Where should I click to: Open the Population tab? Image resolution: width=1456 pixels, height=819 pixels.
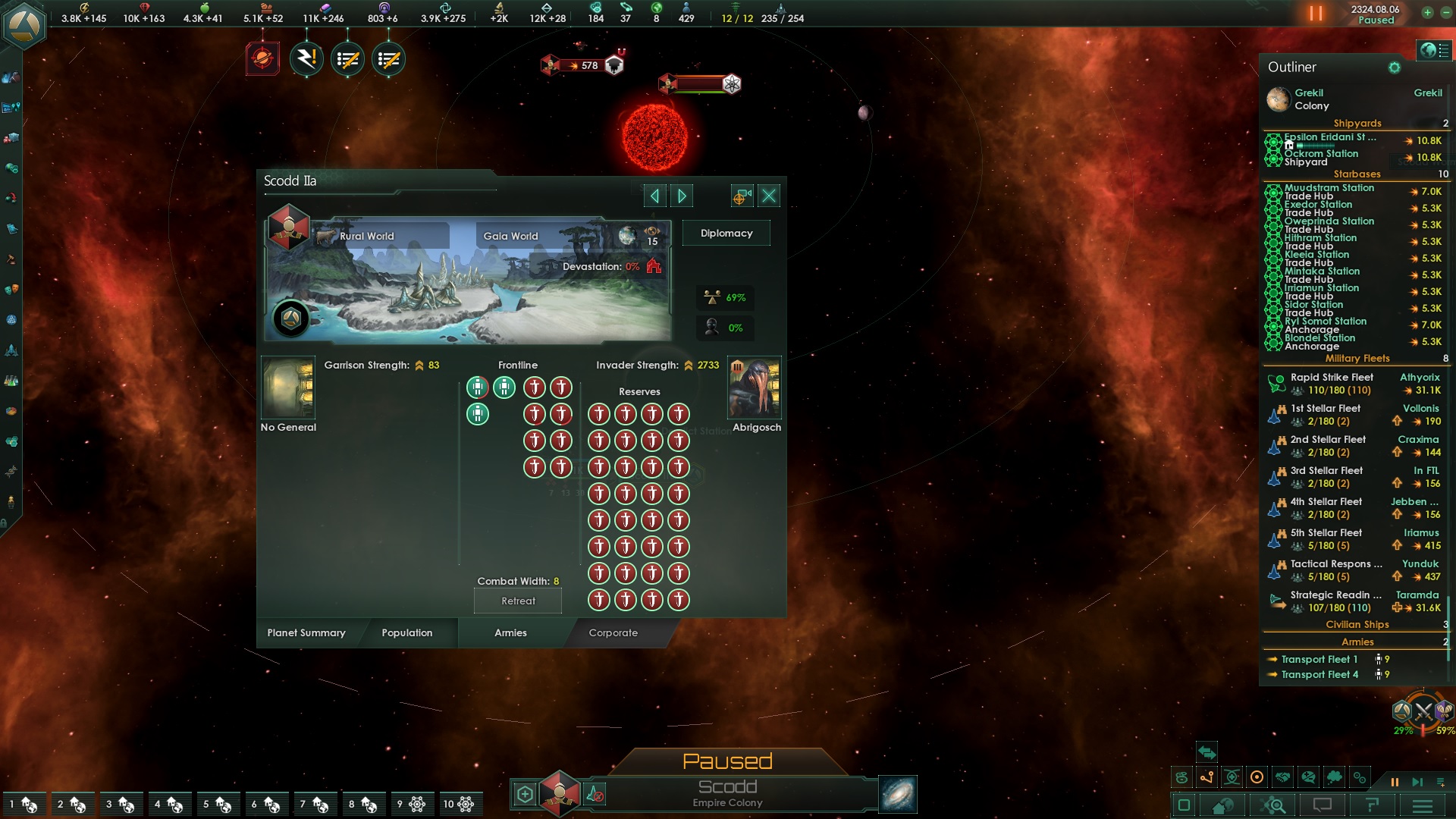click(407, 633)
